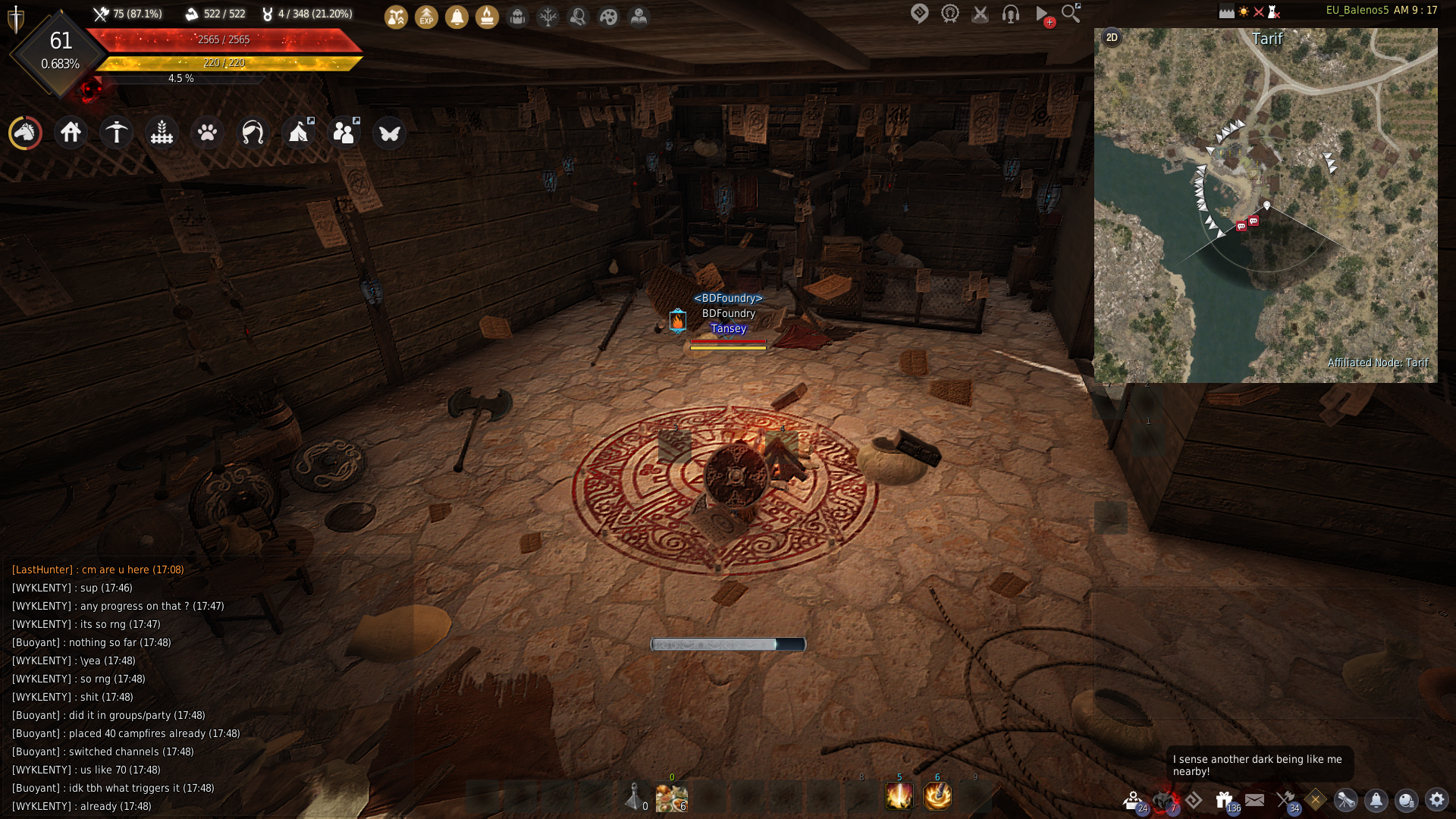Screen dimensions: 1456x819
Task: Open the camp tent icon
Action: (299, 133)
